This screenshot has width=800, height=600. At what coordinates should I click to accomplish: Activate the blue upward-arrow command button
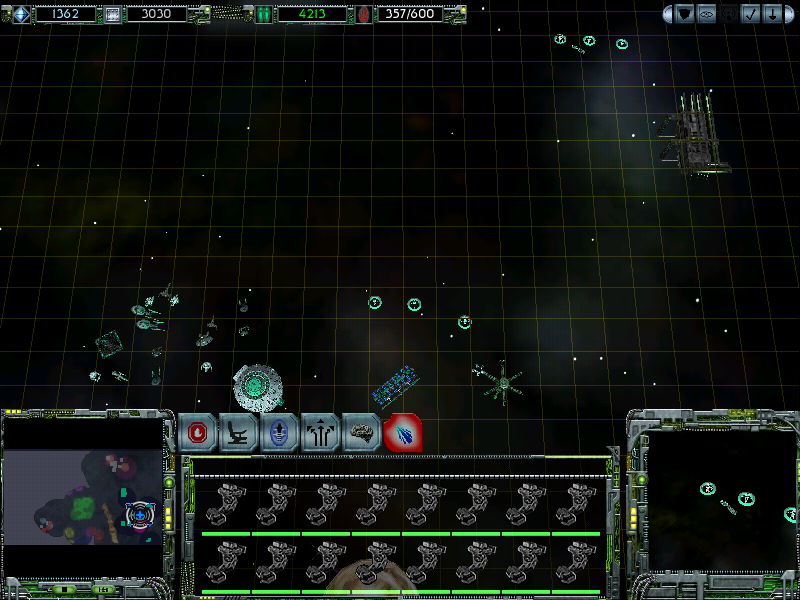click(280, 433)
